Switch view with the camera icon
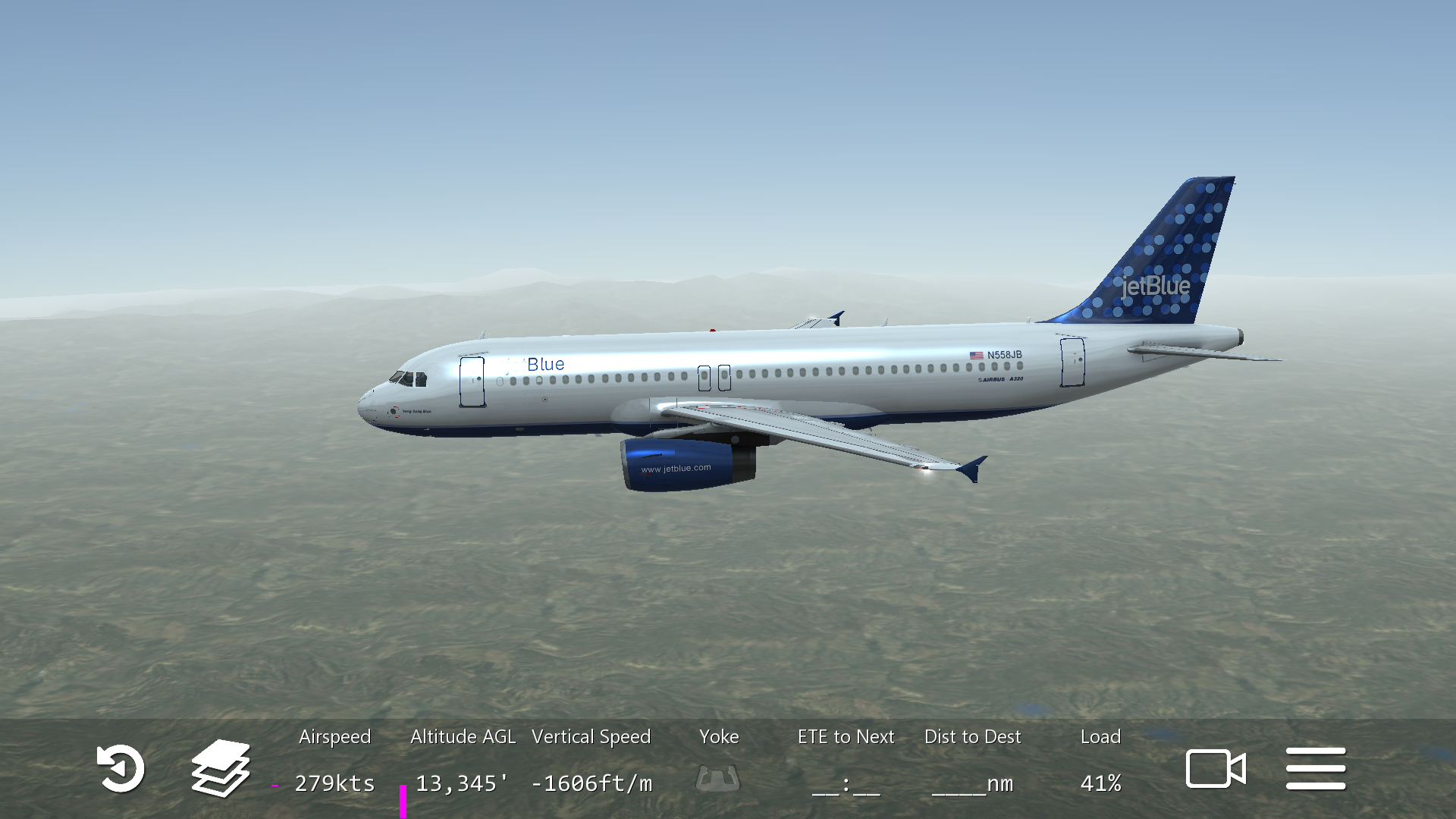Image resolution: width=1456 pixels, height=819 pixels. pyautogui.click(x=1216, y=769)
